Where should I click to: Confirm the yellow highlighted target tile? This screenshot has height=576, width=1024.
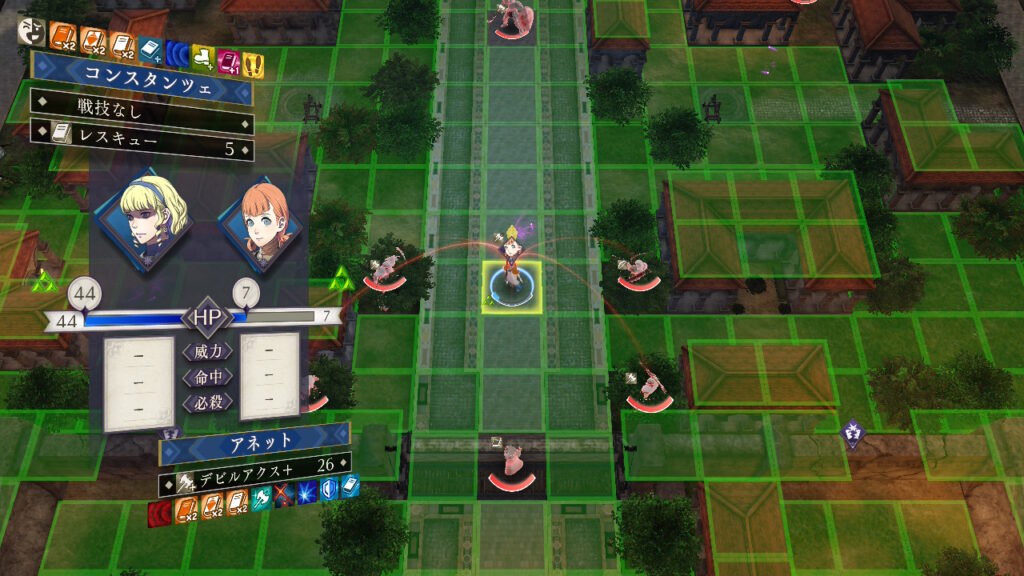(511, 288)
